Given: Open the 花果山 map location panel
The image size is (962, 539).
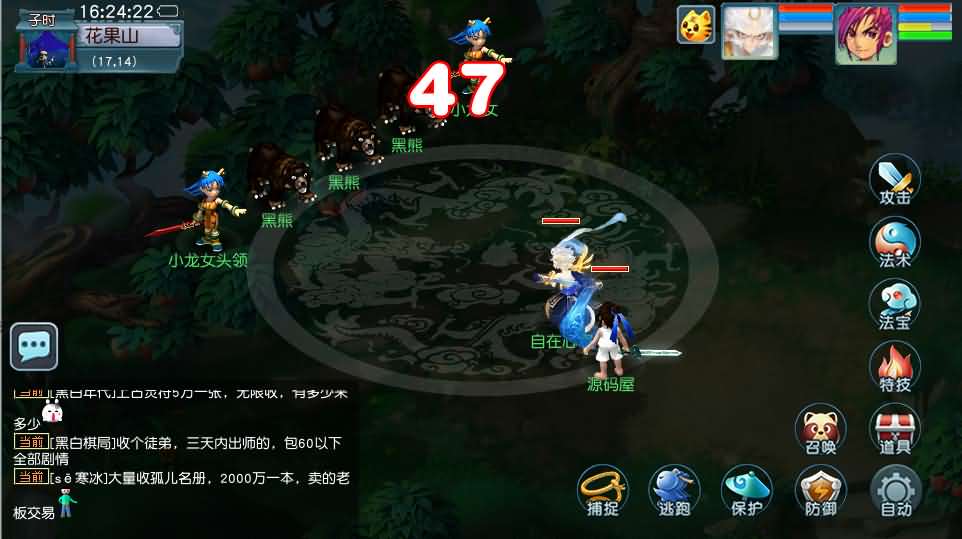Looking at the screenshot, I should pos(124,38).
